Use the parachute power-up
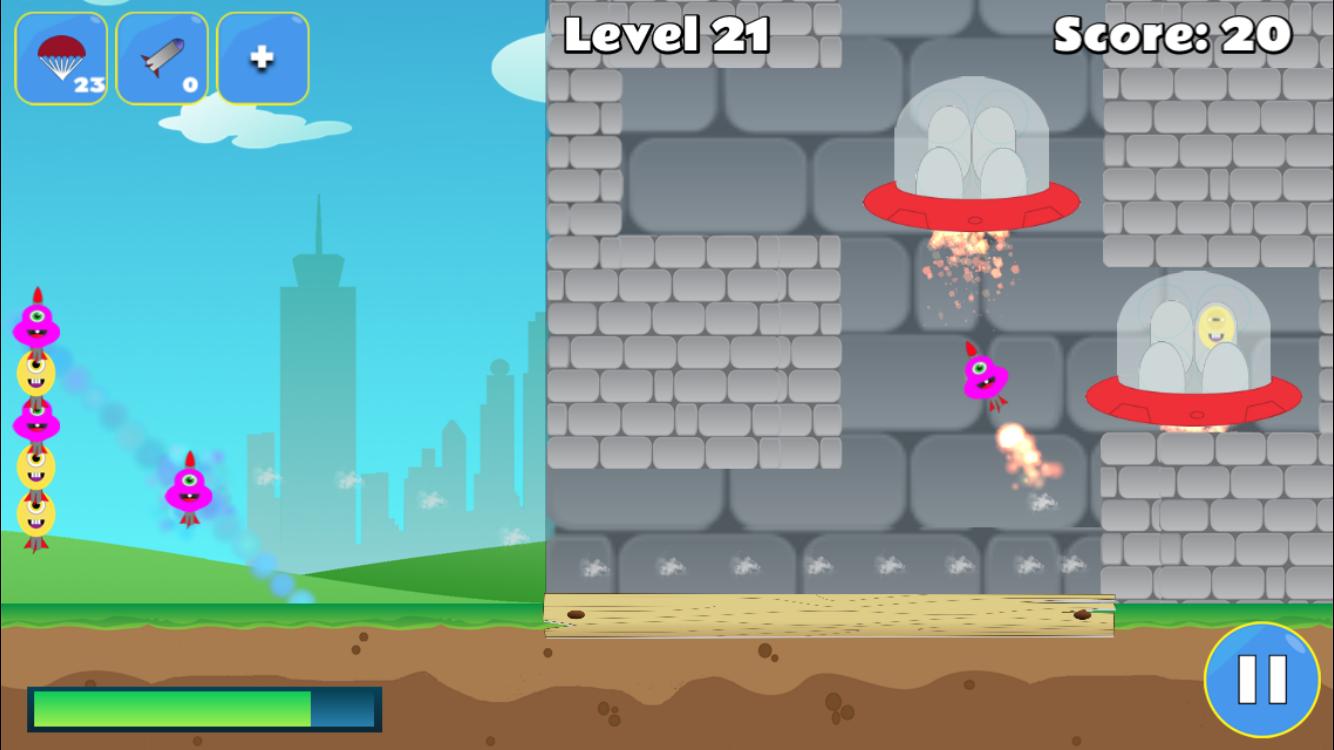Screen dimensions: 1334x750 click(x=61, y=58)
